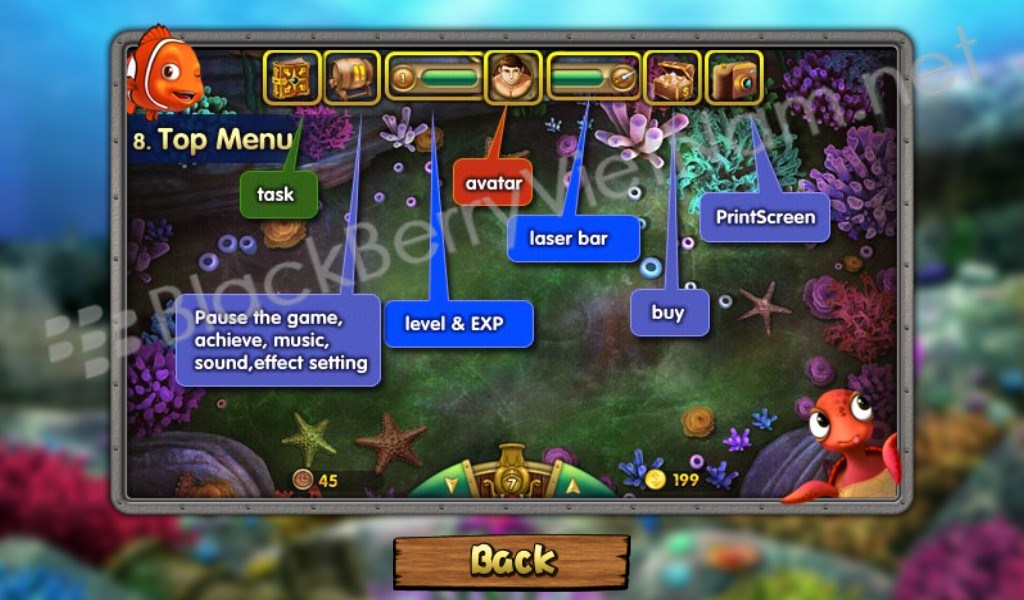Click the wooden Back button
The height and width of the screenshot is (600, 1024).
click(511, 560)
